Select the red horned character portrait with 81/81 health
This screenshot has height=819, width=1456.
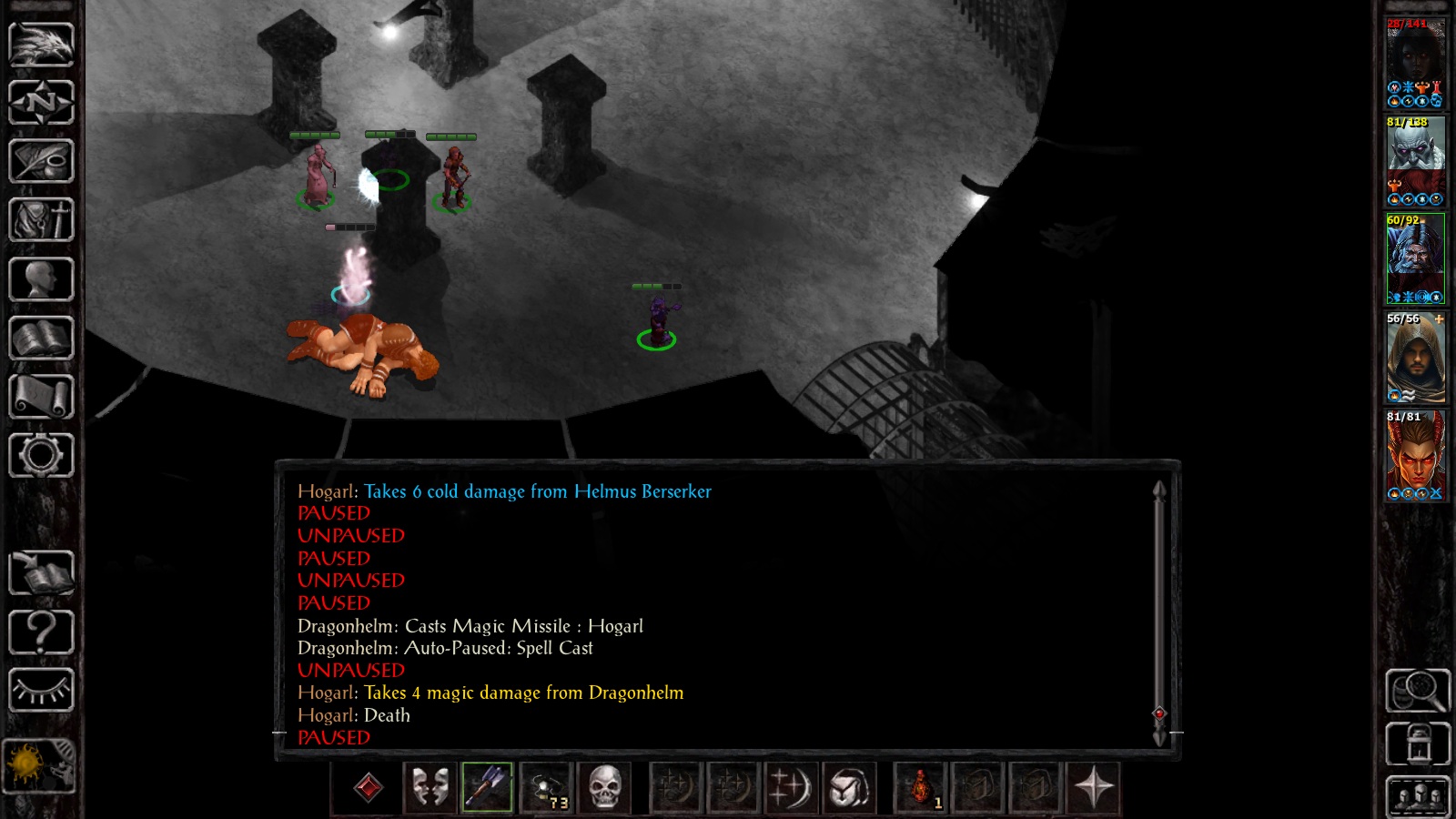coord(1415,455)
